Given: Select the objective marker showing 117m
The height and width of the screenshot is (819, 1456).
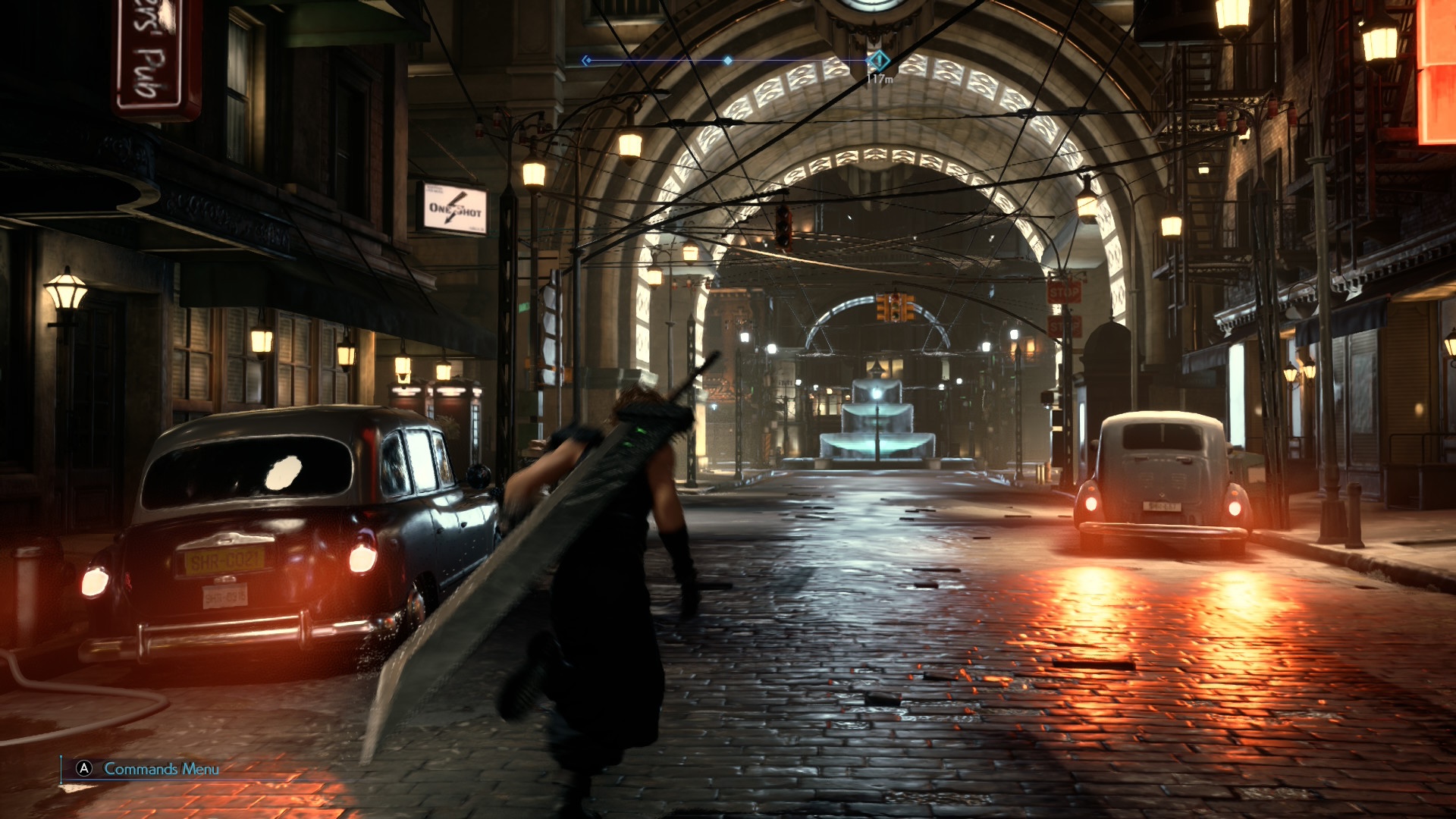Looking at the screenshot, I should pyautogui.click(x=878, y=60).
